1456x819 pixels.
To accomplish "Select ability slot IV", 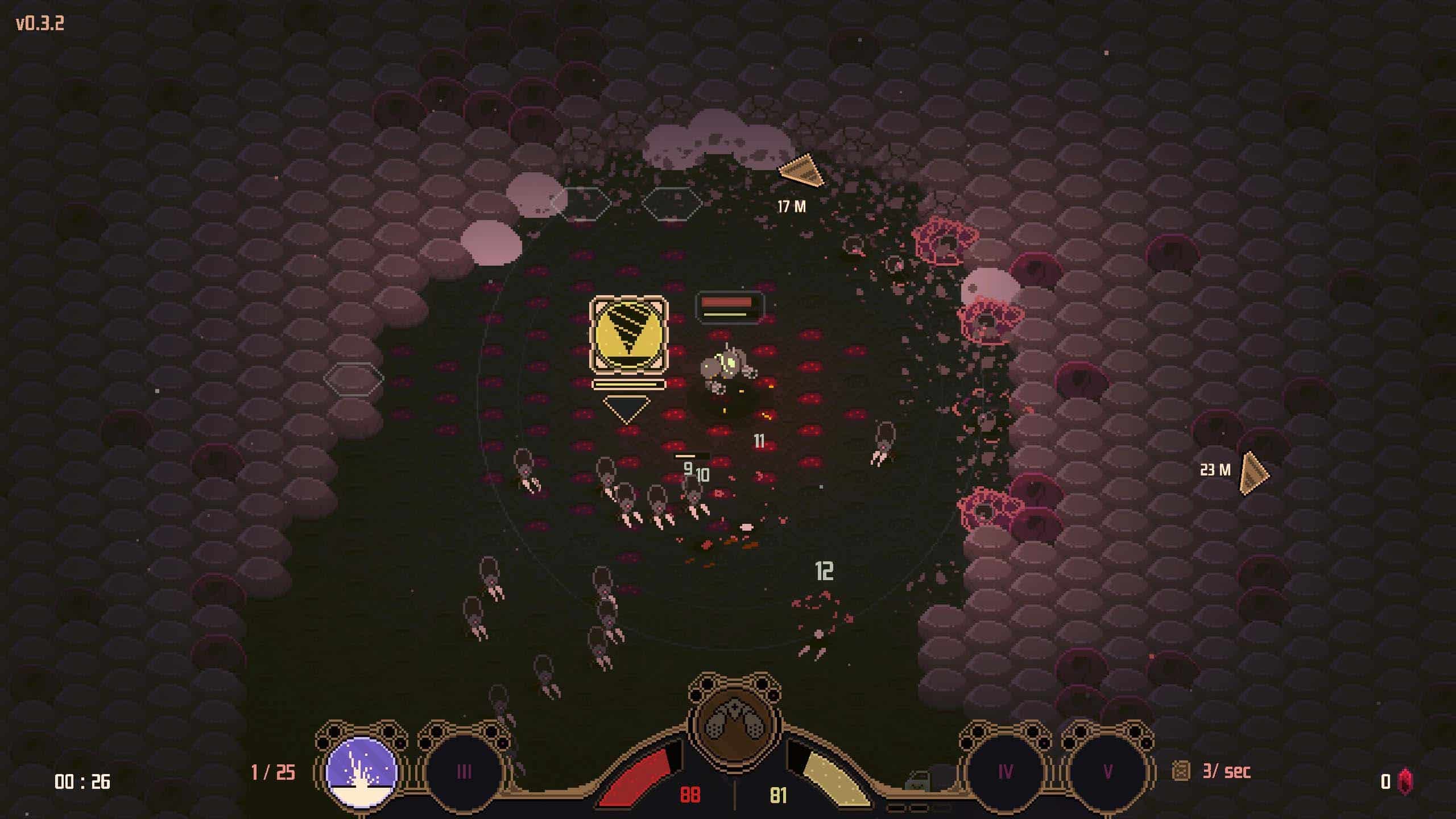I will tap(1005, 771).
